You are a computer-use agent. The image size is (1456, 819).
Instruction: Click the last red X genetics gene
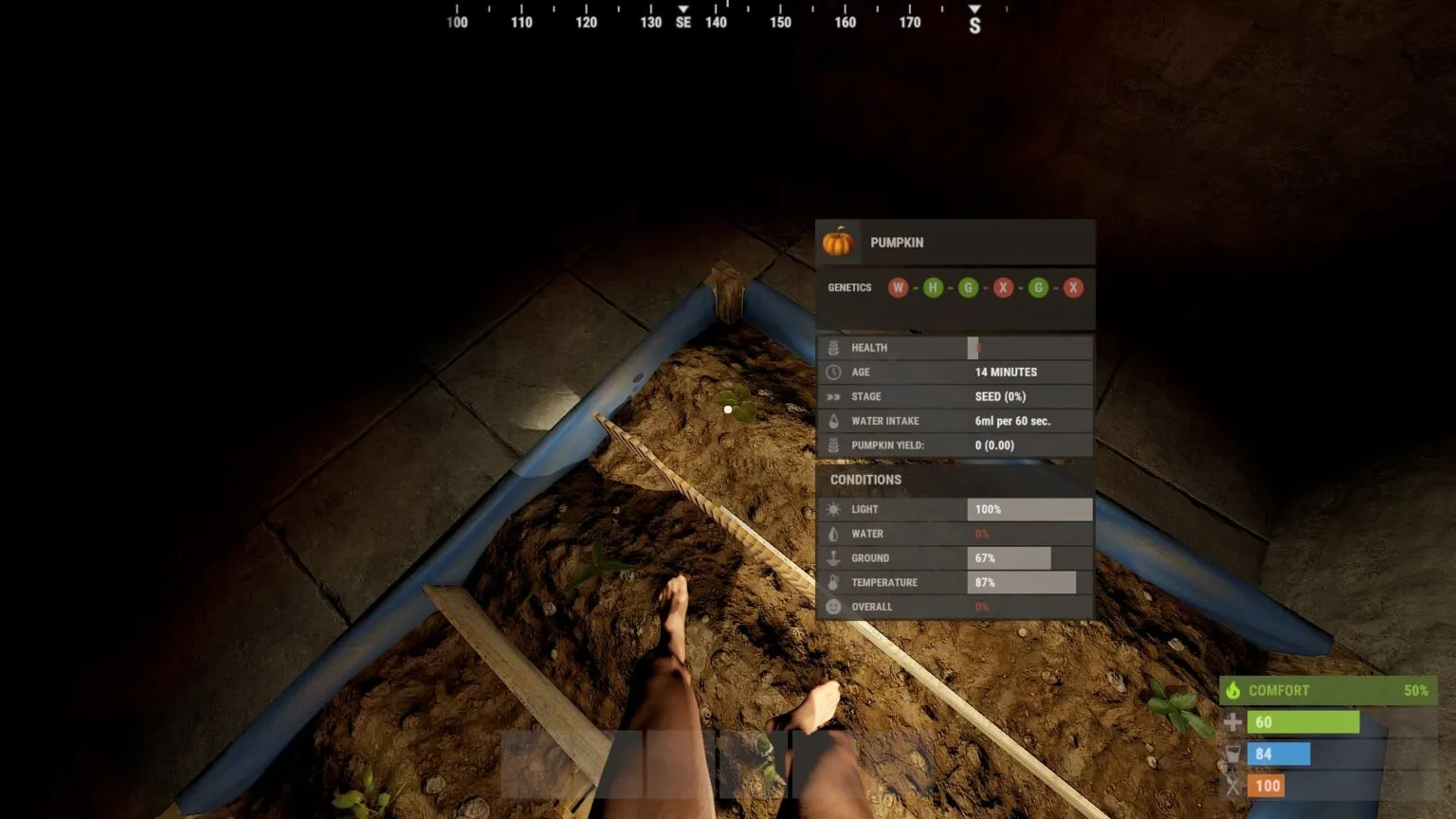pyautogui.click(x=1074, y=287)
